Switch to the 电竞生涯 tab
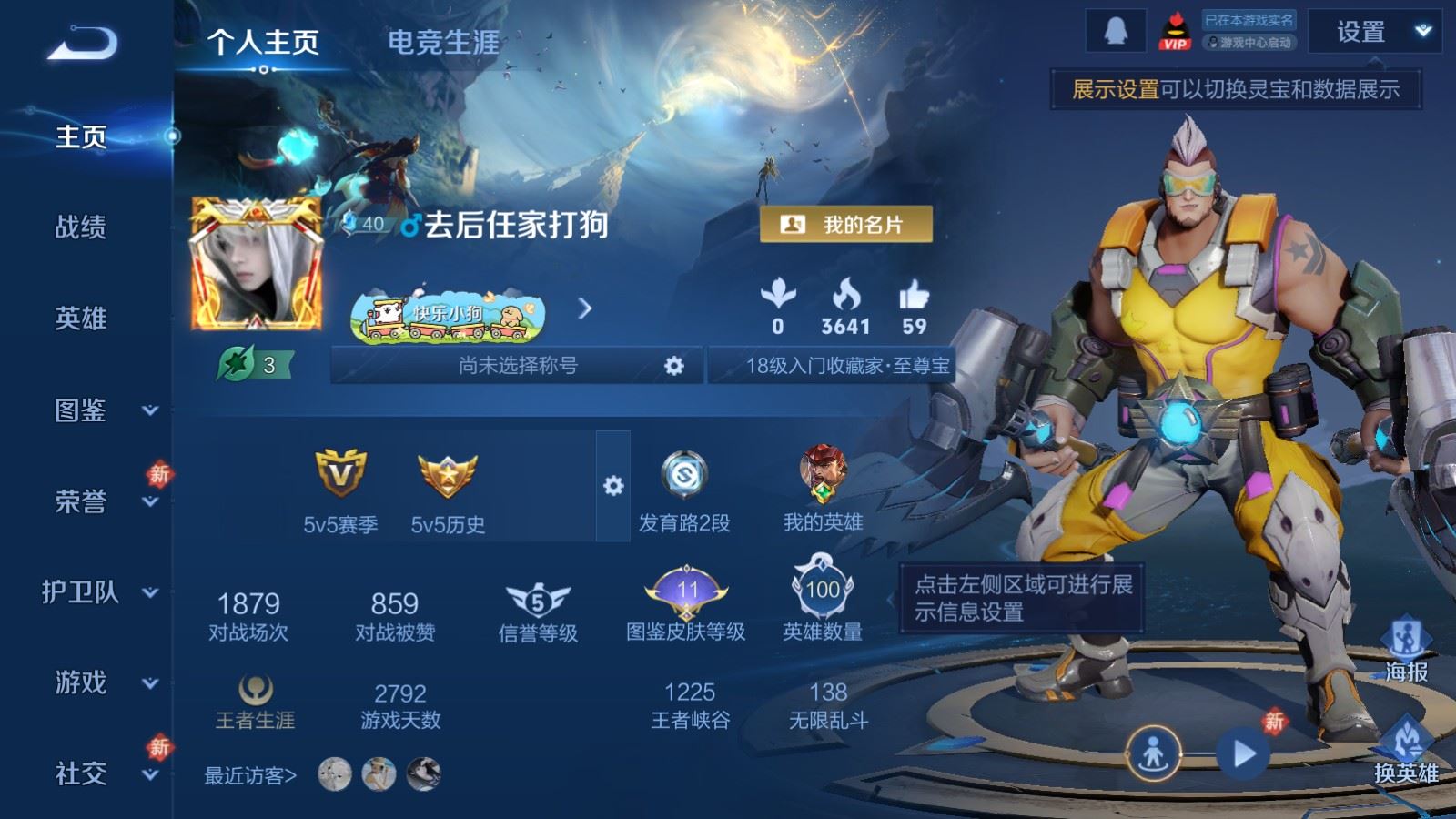Screen dimensions: 1456x819 (x=443, y=43)
